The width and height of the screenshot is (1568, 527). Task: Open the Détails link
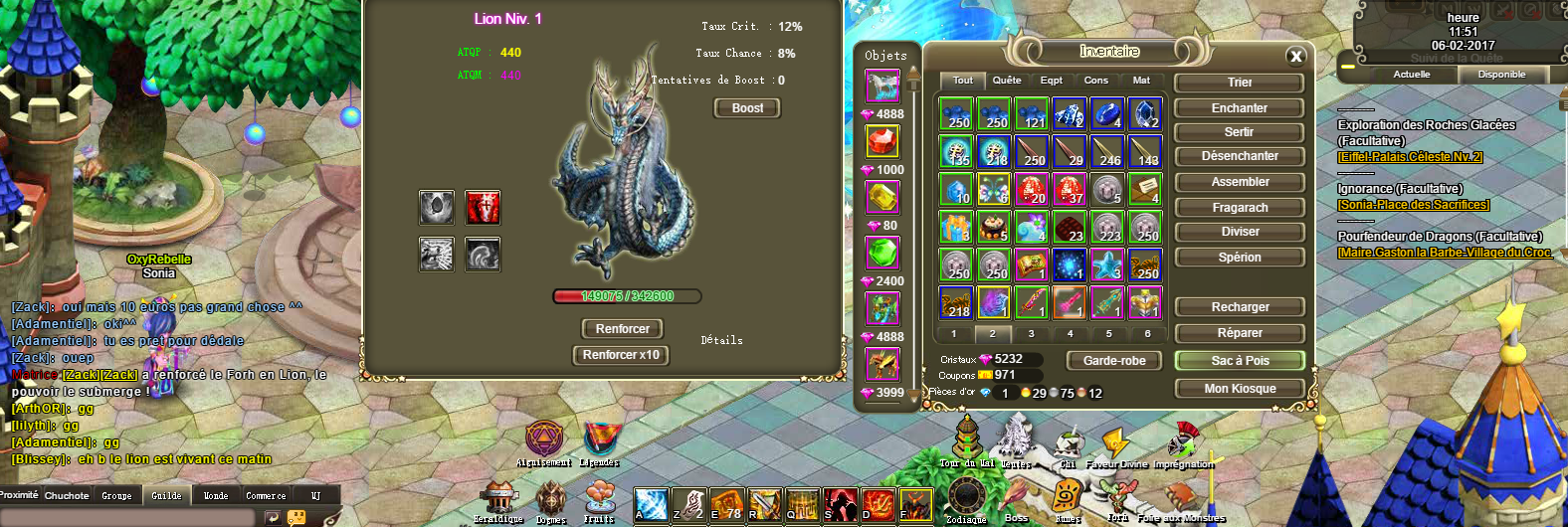pos(721,340)
